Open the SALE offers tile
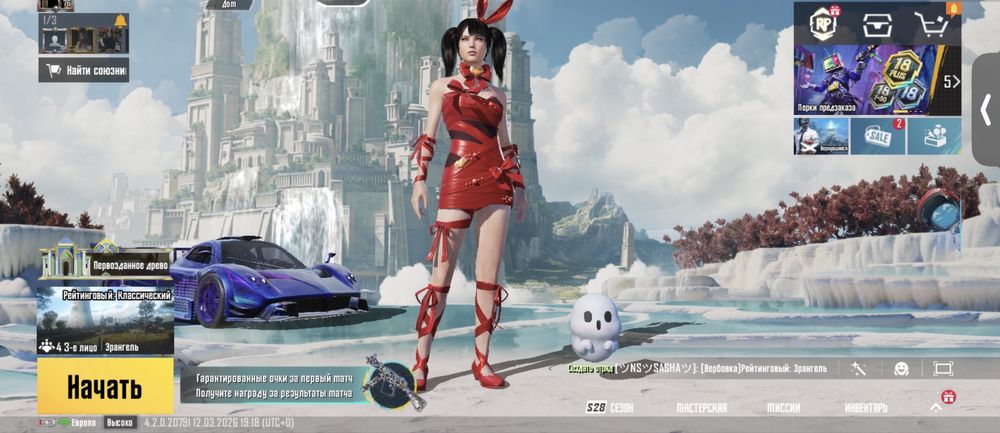Image resolution: width=1000 pixels, height=433 pixels. coord(878,136)
